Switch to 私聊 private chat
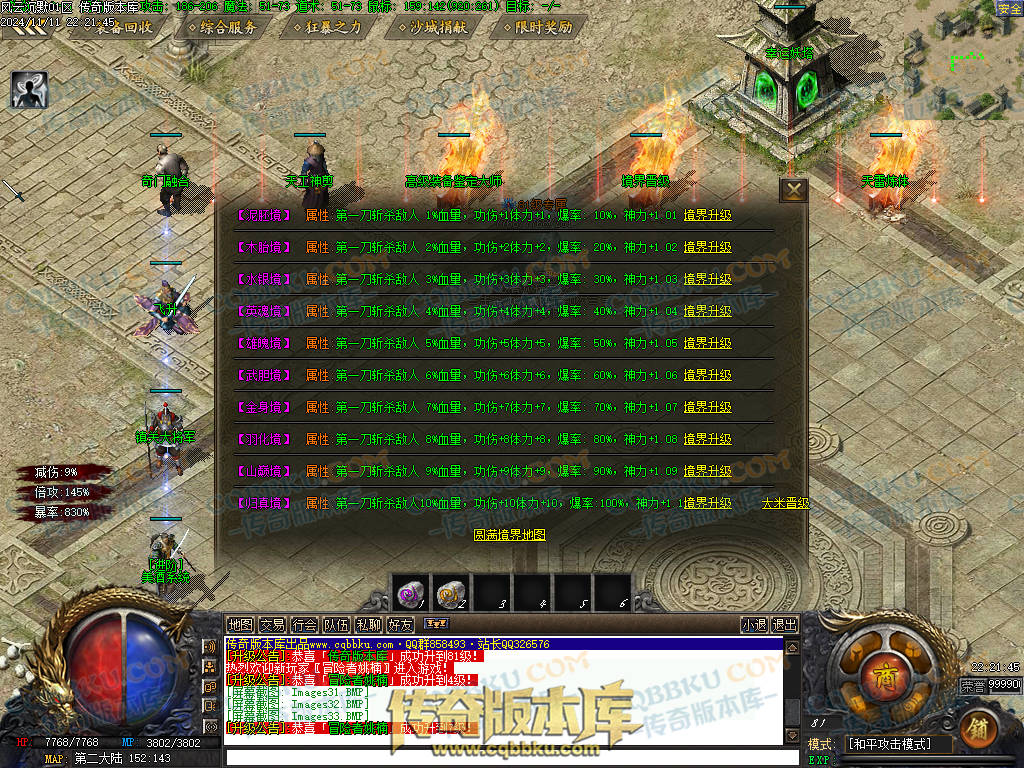 (368, 625)
